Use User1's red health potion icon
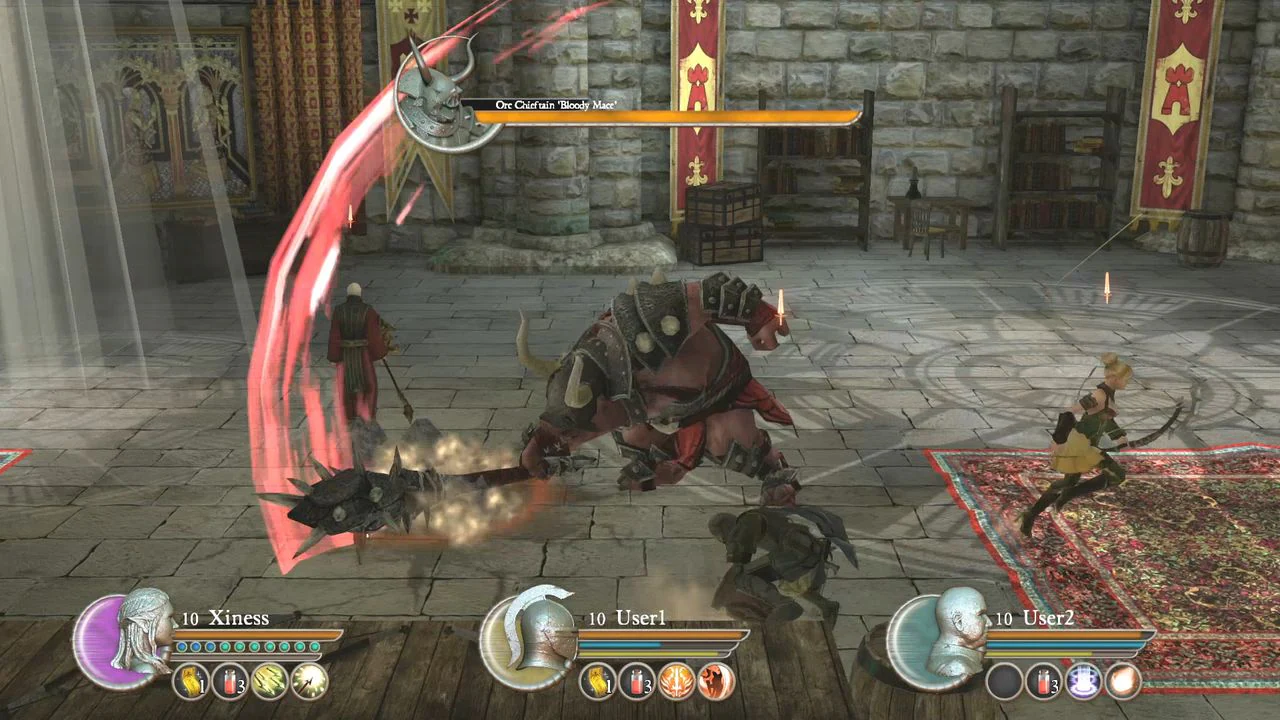1280x720 pixels. (636, 681)
